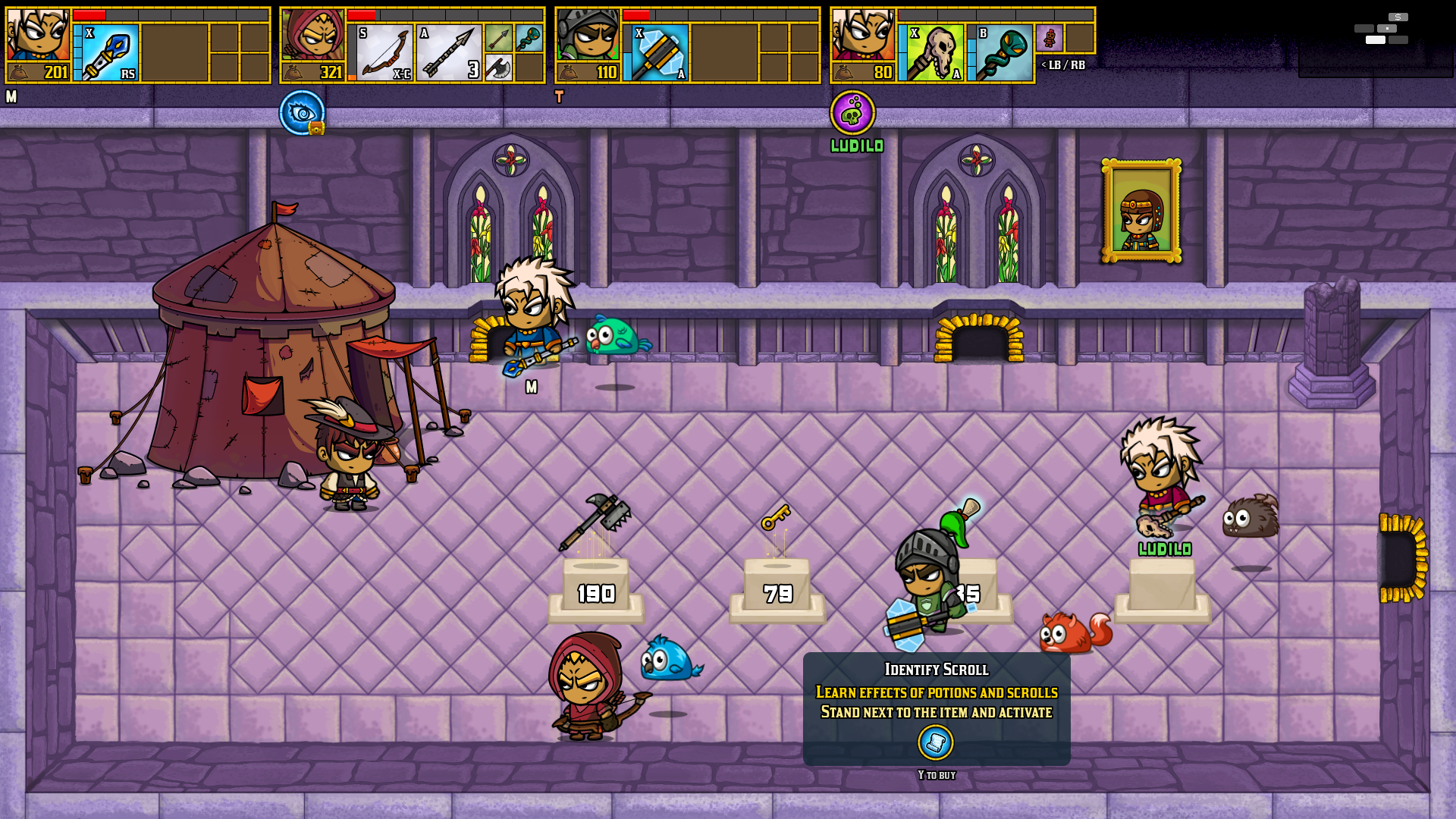Select the bow weapon slot

[384, 52]
